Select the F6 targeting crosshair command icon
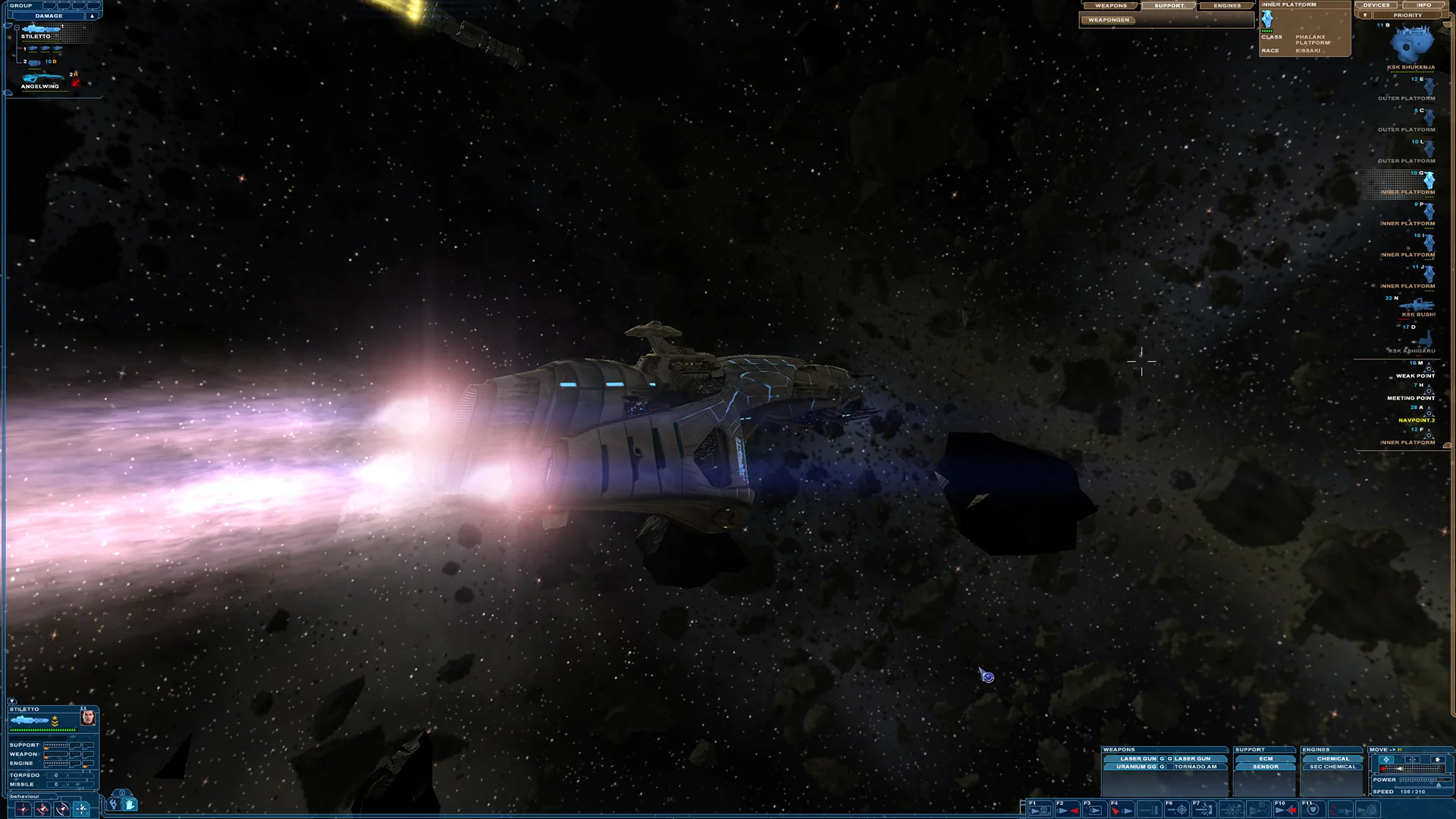 1178,808
